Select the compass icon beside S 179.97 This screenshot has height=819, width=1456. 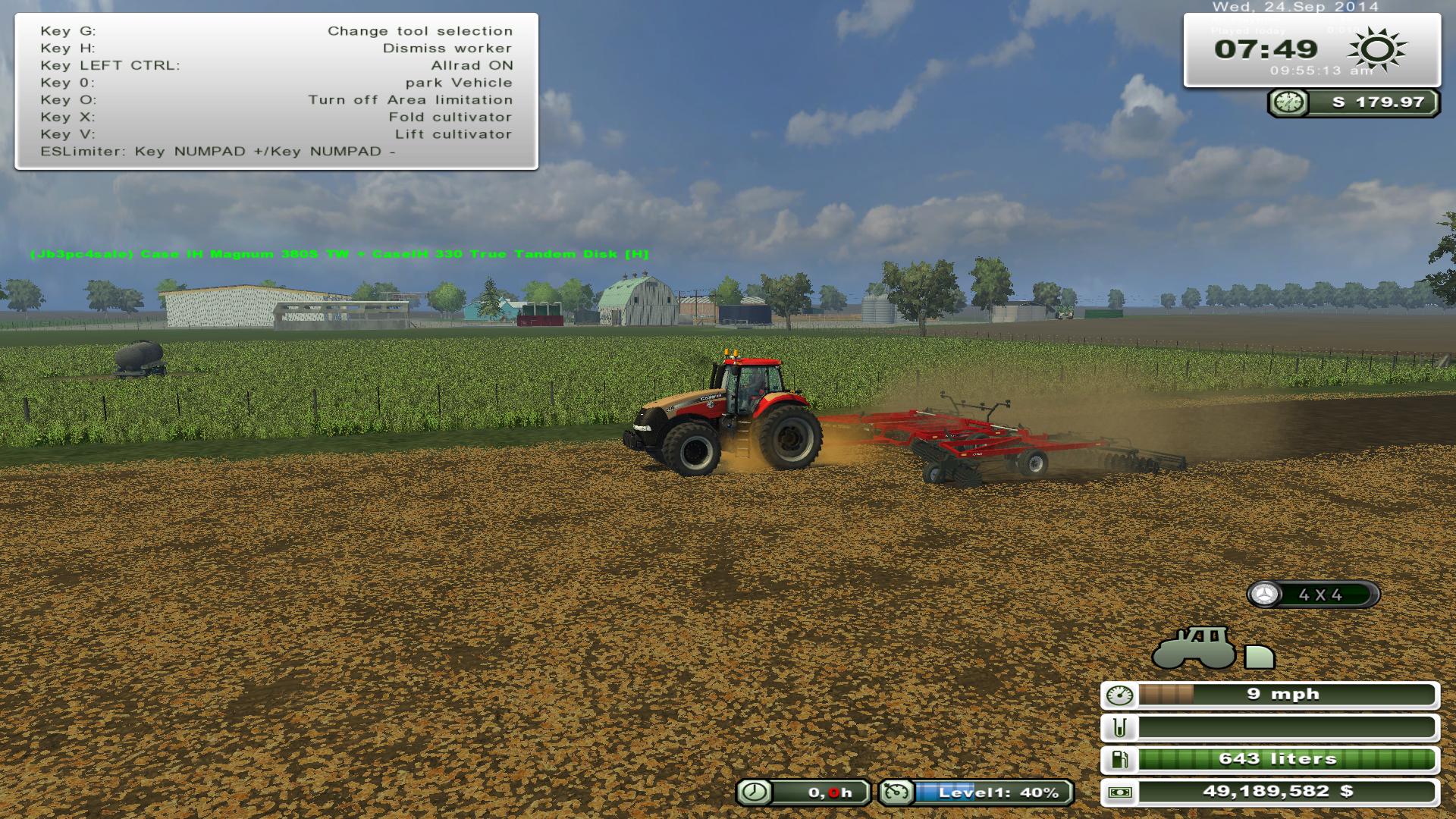(1288, 101)
